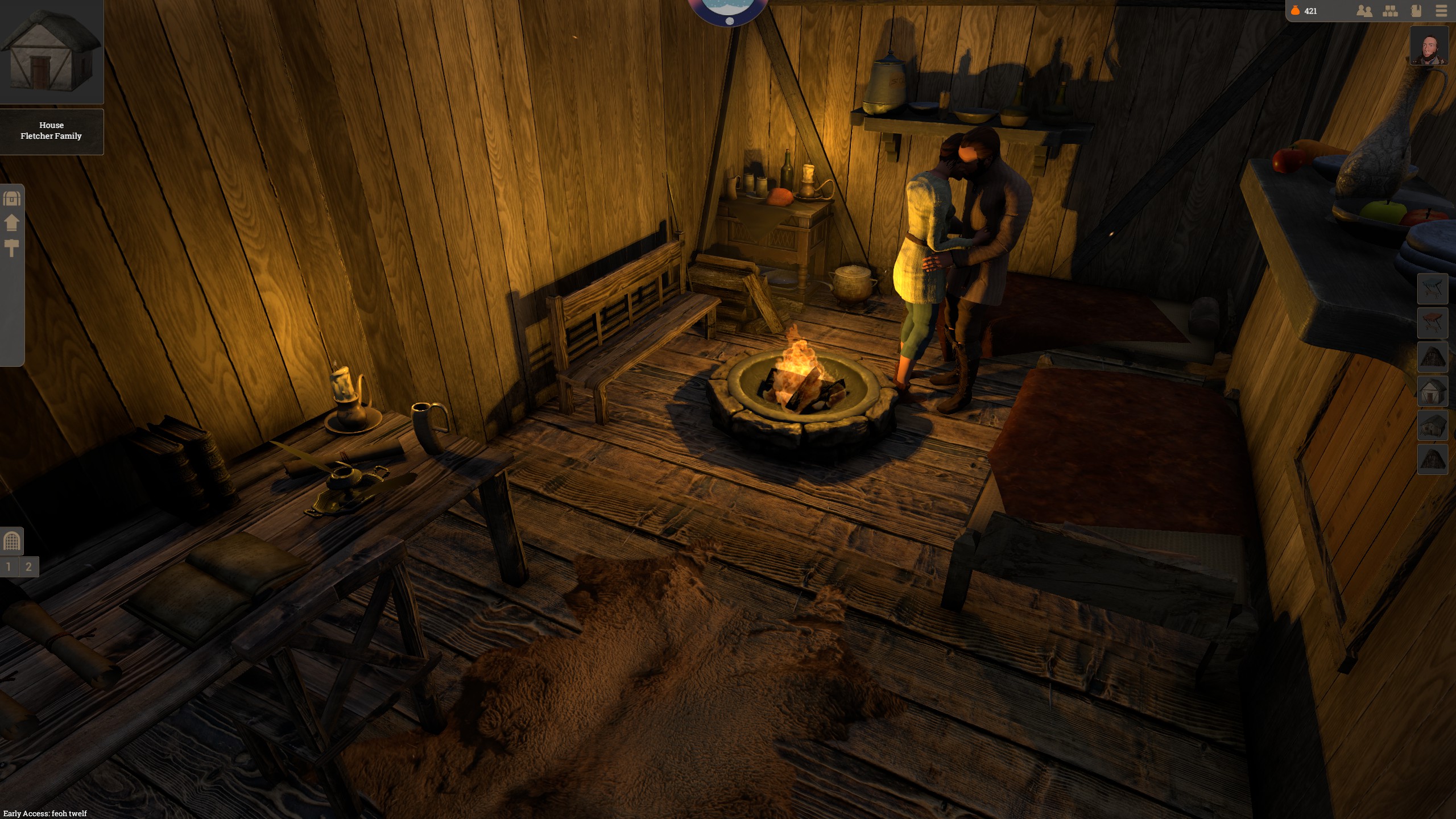Open the journal book icon
This screenshot has height=819, width=1456.
[1416, 11]
